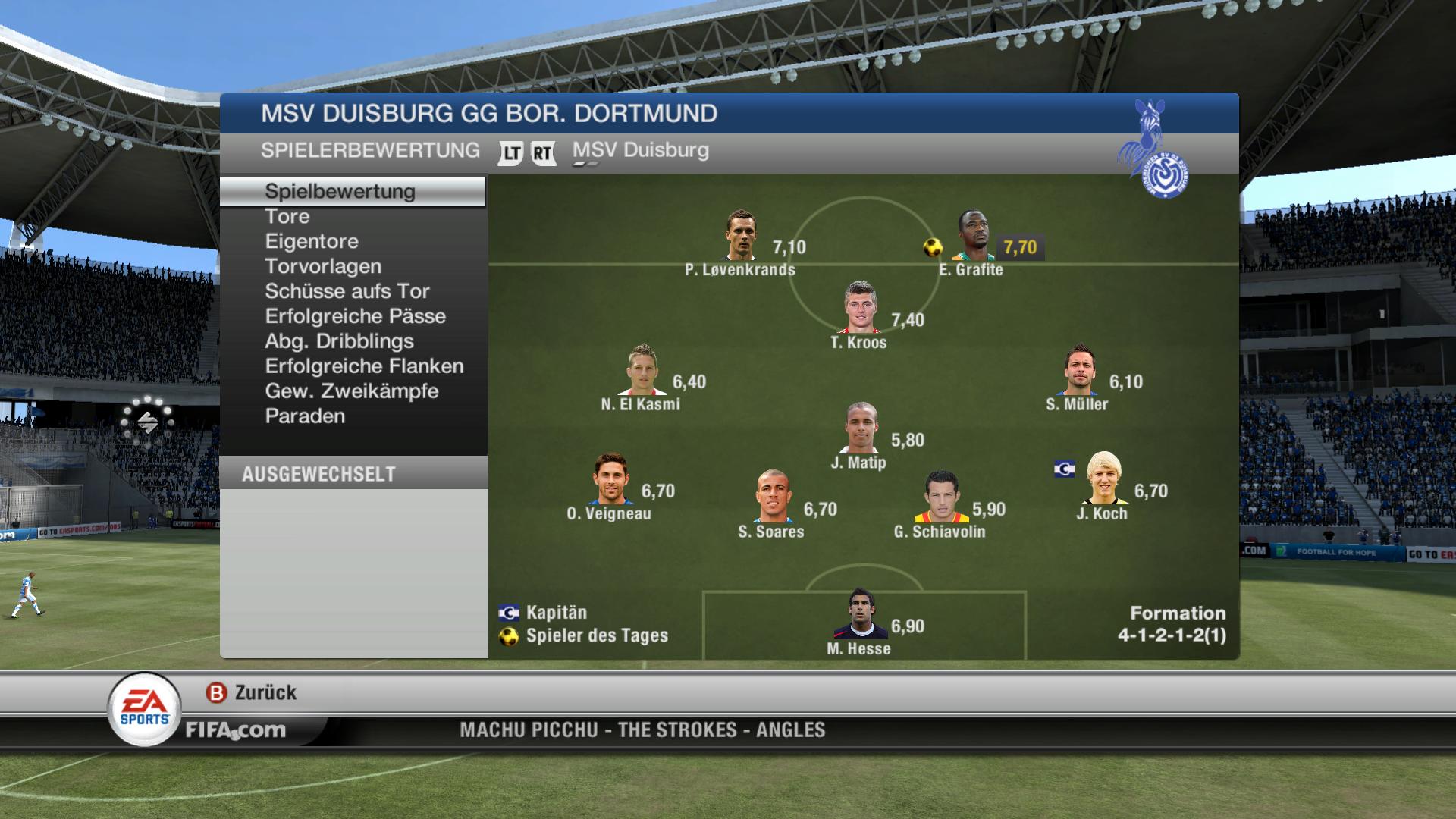Choose Abg. Dribblings entry

click(x=339, y=341)
